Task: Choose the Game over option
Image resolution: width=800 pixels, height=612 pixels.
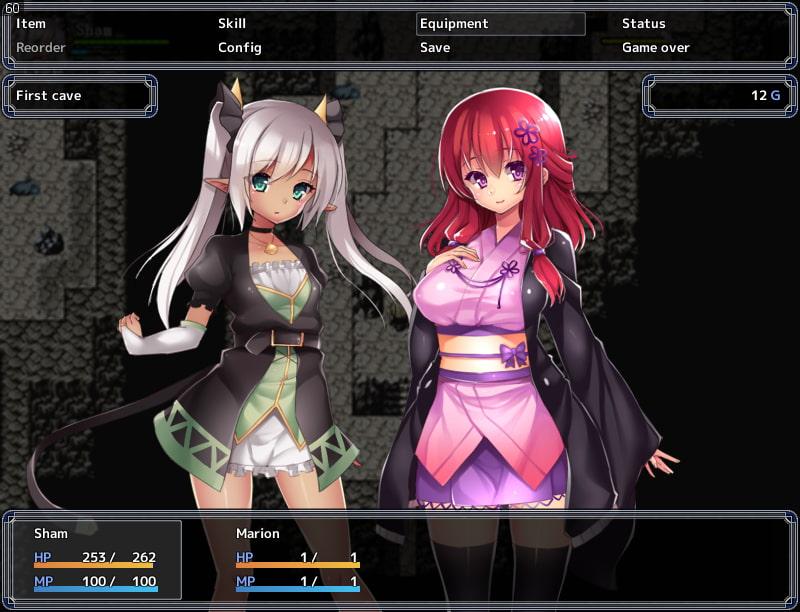Action: [656, 48]
